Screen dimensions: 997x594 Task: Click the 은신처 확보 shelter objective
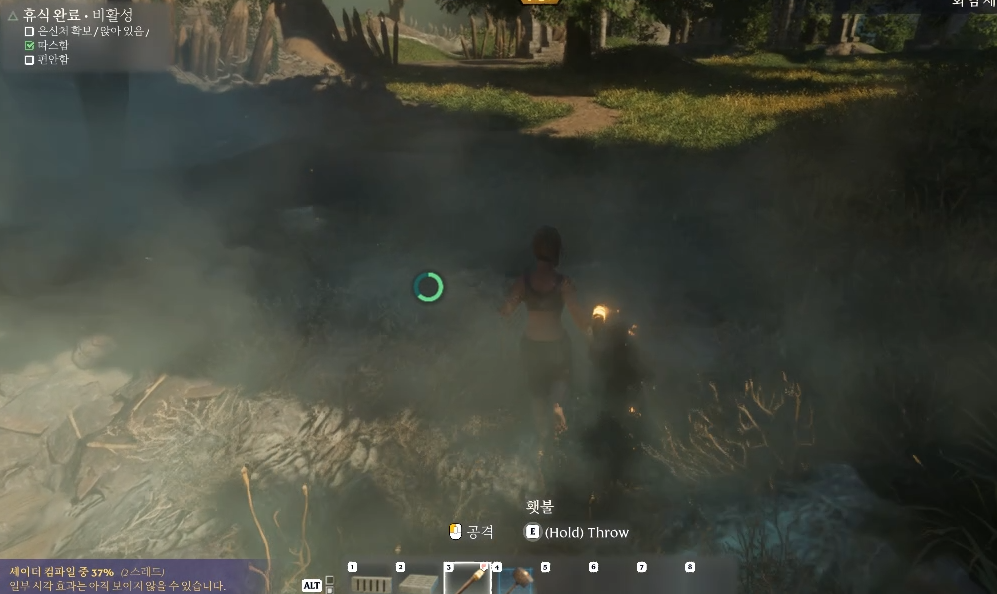(x=92, y=31)
